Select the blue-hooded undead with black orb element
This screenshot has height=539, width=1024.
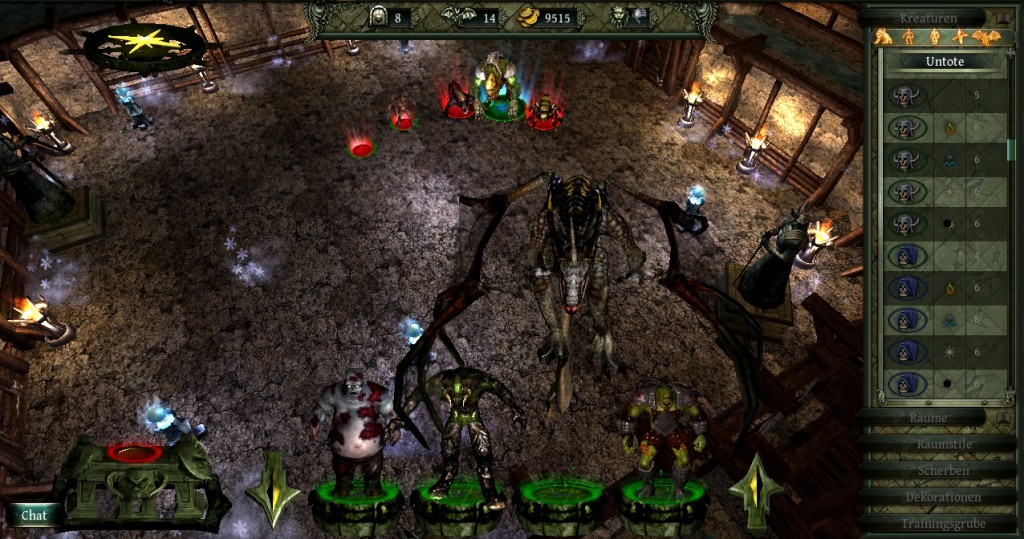click(908, 383)
